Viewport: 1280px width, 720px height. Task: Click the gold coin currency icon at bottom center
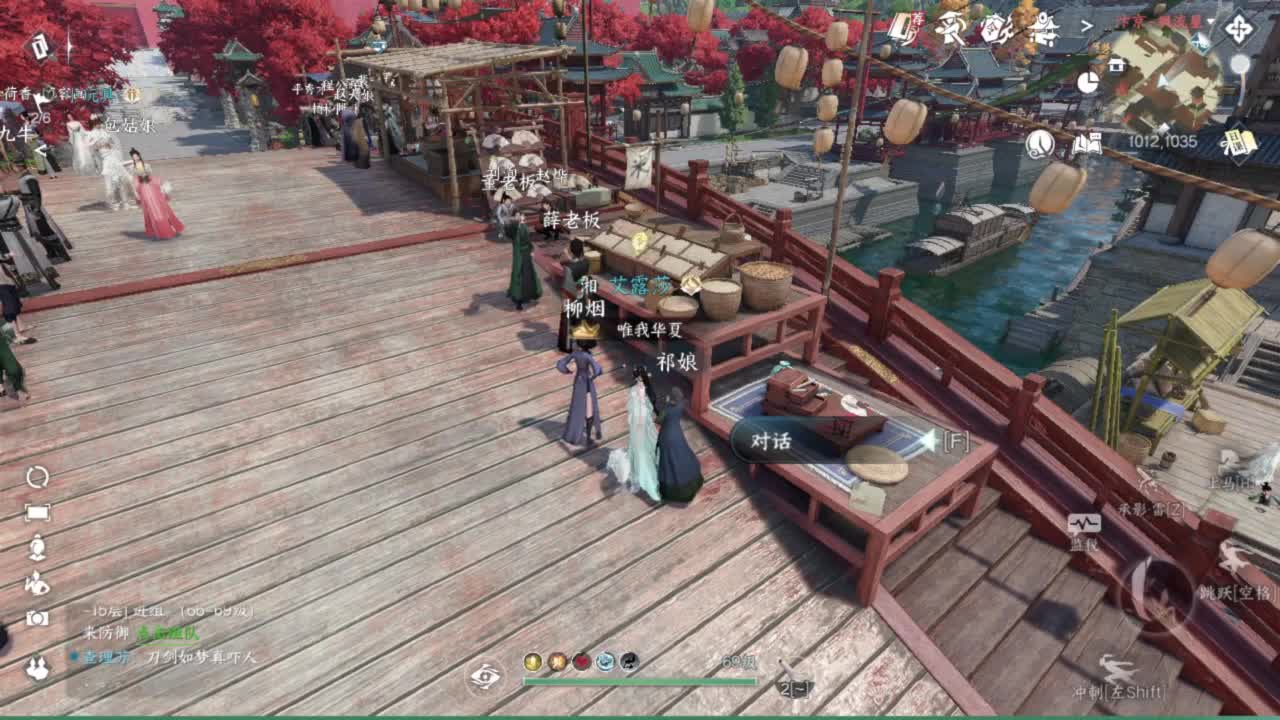pyautogui.click(x=531, y=662)
